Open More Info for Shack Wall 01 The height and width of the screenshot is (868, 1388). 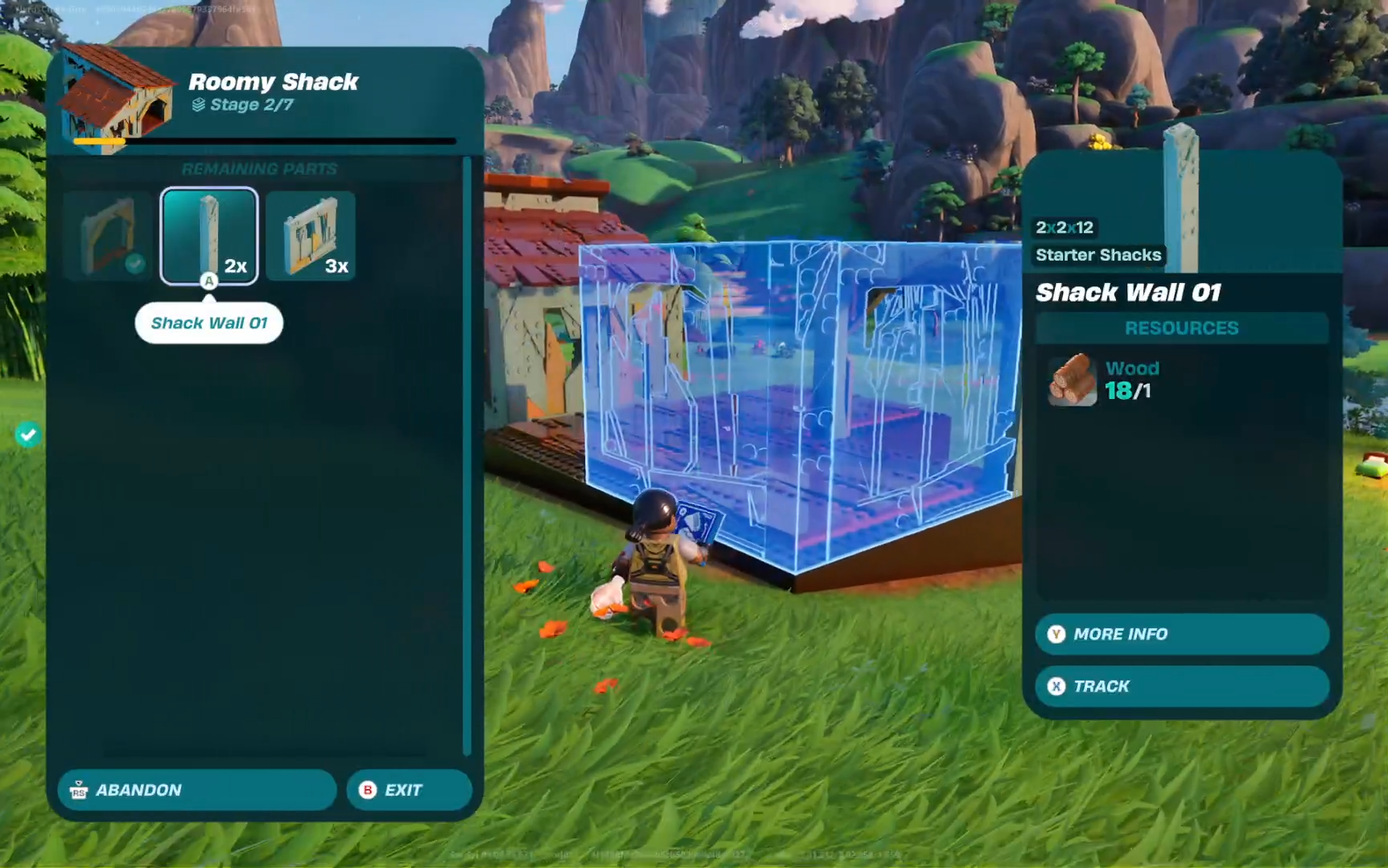click(x=1181, y=634)
